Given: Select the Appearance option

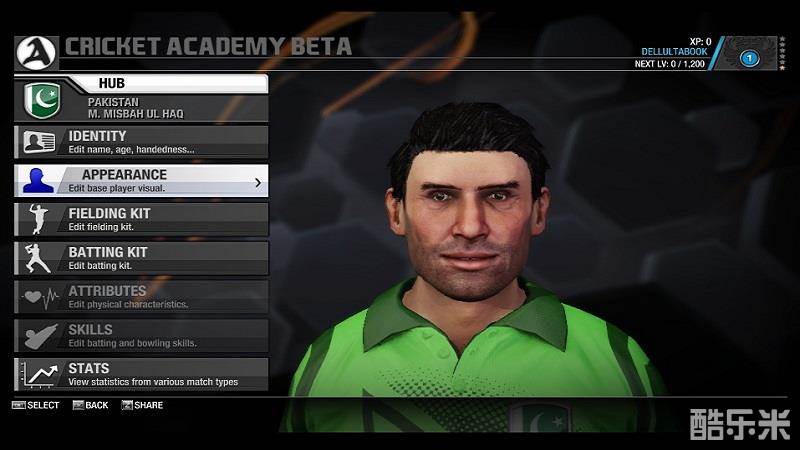Looking at the screenshot, I should (142, 180).
